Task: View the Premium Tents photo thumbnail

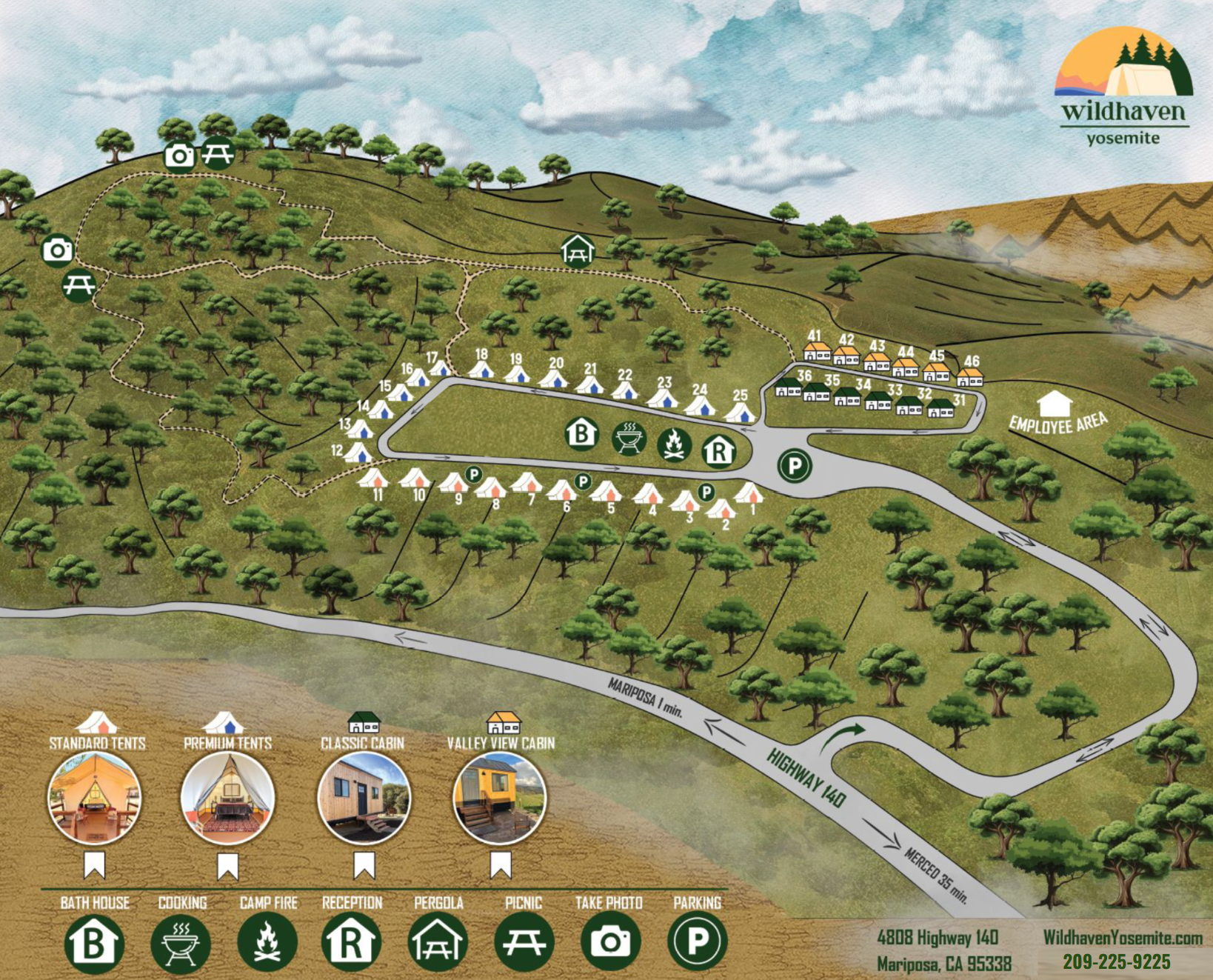Action: (x=227, y=798)
